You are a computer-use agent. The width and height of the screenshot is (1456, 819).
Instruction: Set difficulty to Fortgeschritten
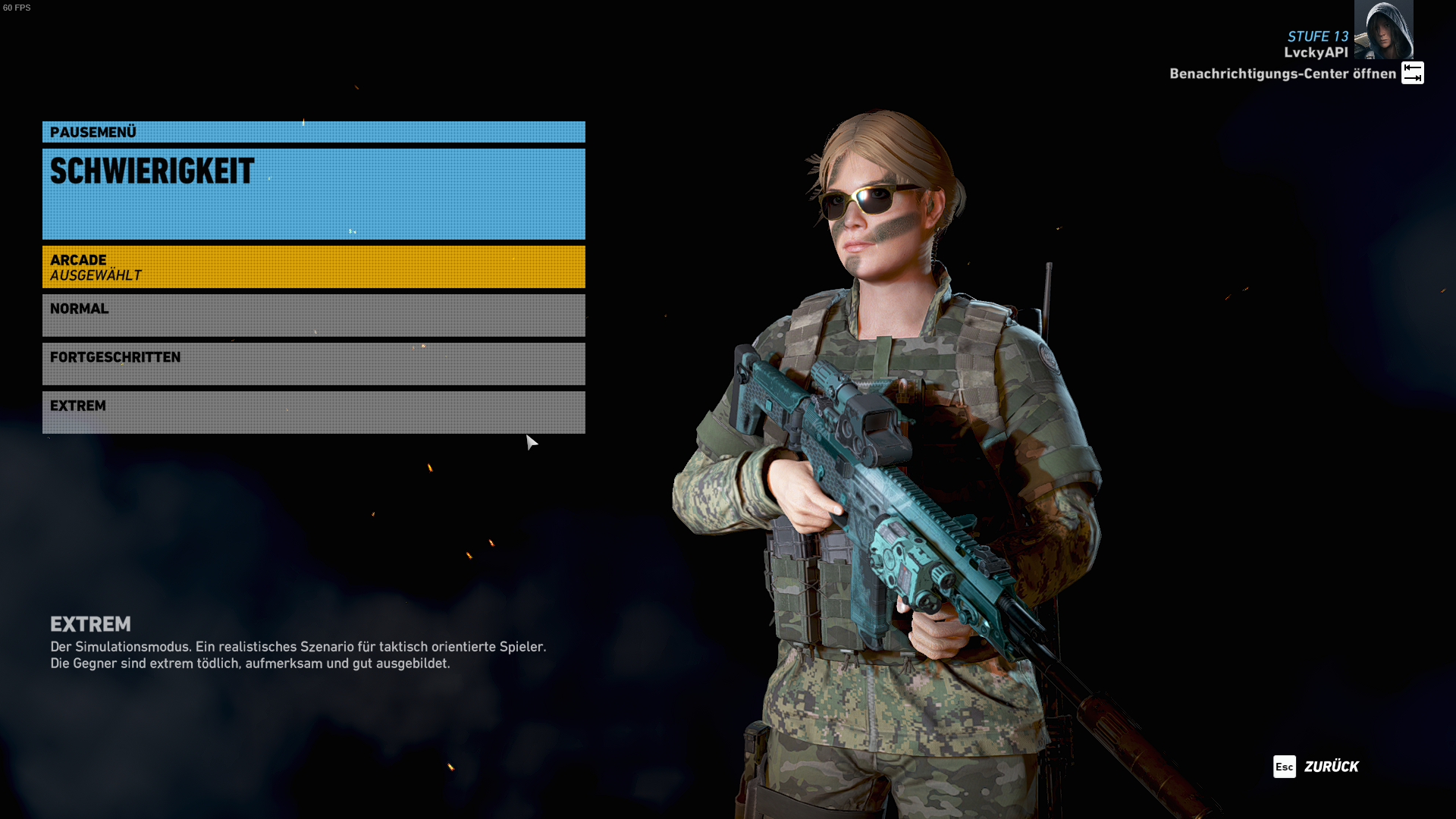[313, 364]
